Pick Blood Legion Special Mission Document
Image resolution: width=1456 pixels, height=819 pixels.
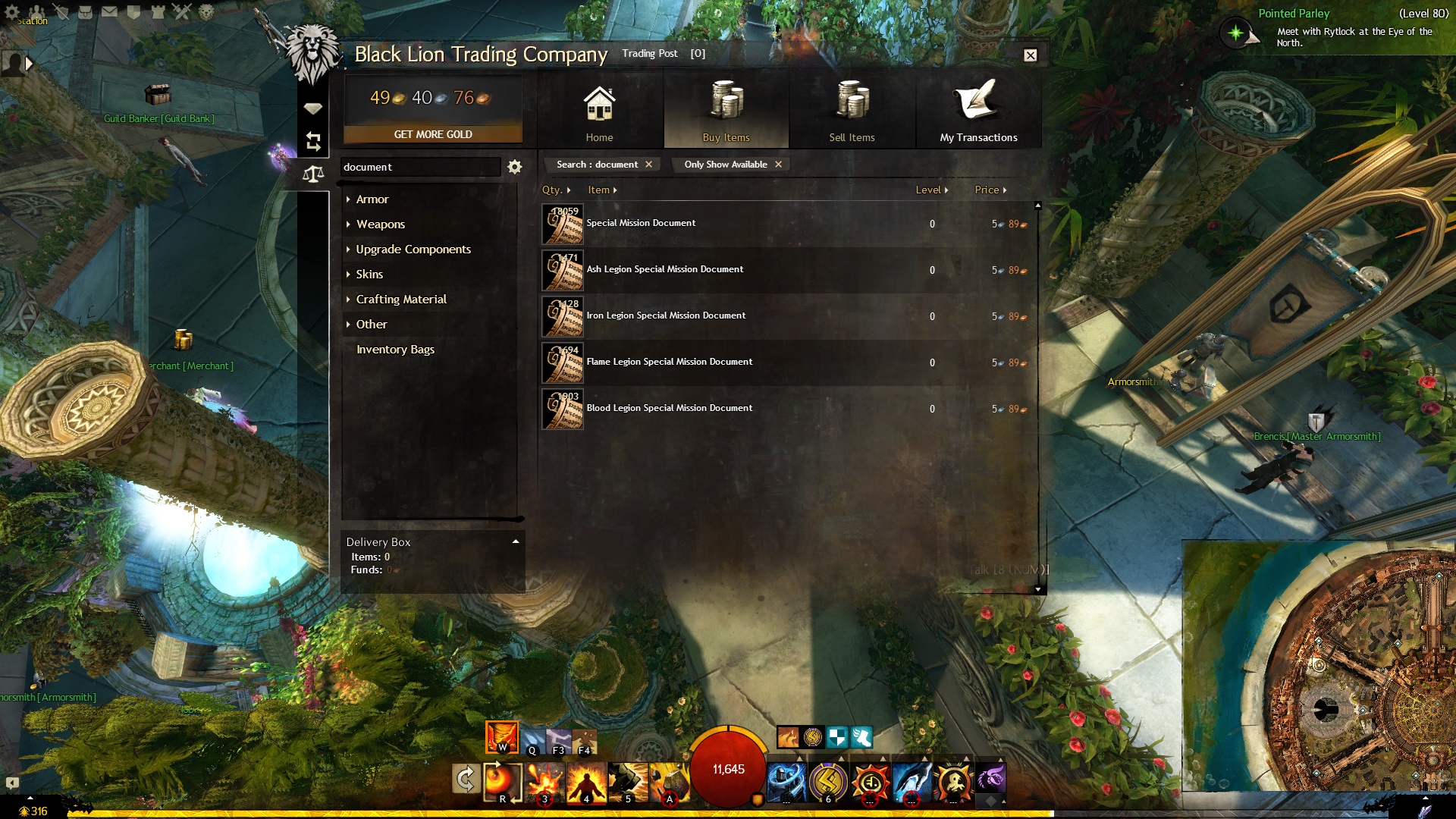pos(669,409)
